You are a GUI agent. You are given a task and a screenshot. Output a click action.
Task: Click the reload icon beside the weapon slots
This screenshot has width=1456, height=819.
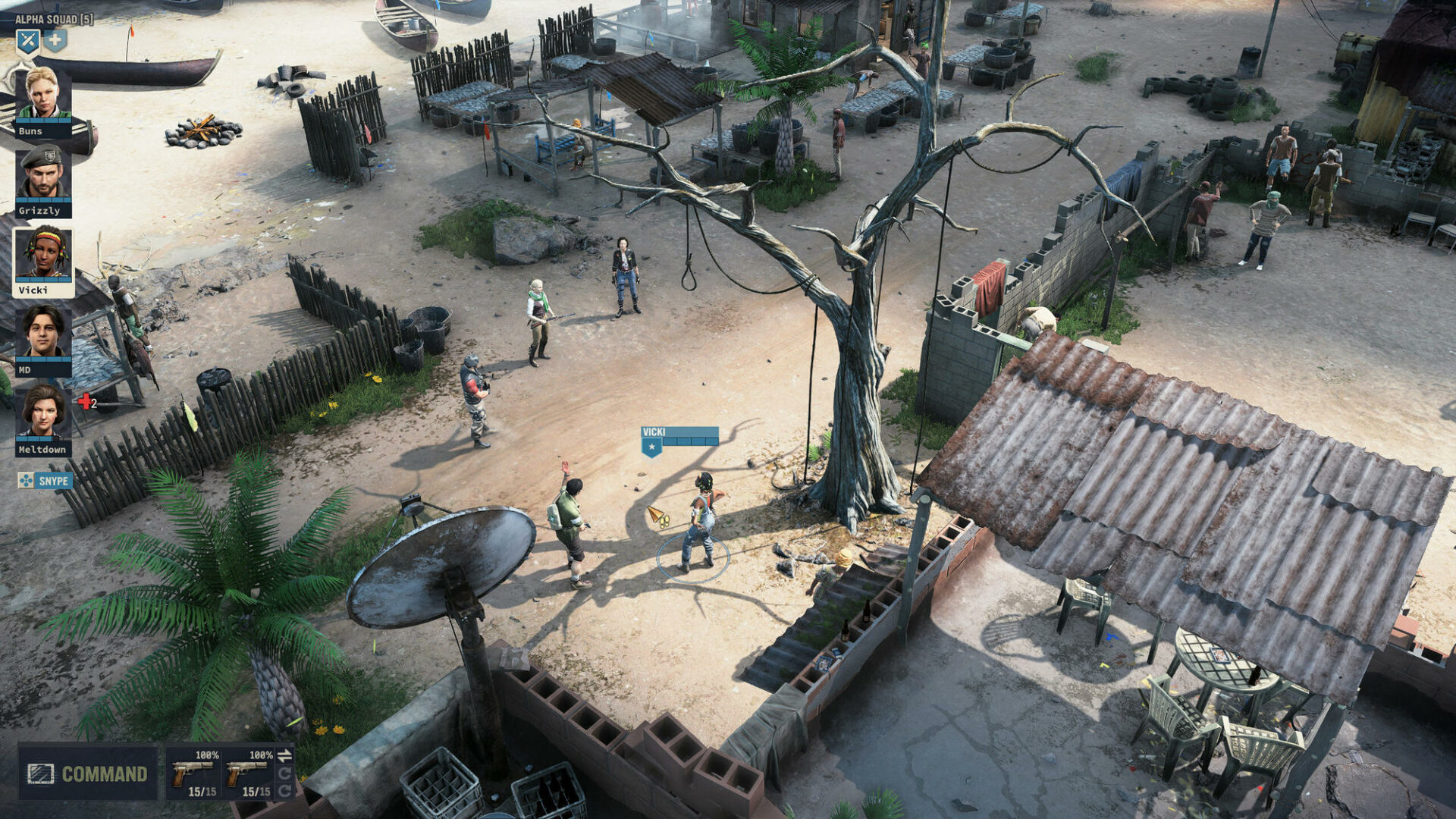tap(284, 773)
